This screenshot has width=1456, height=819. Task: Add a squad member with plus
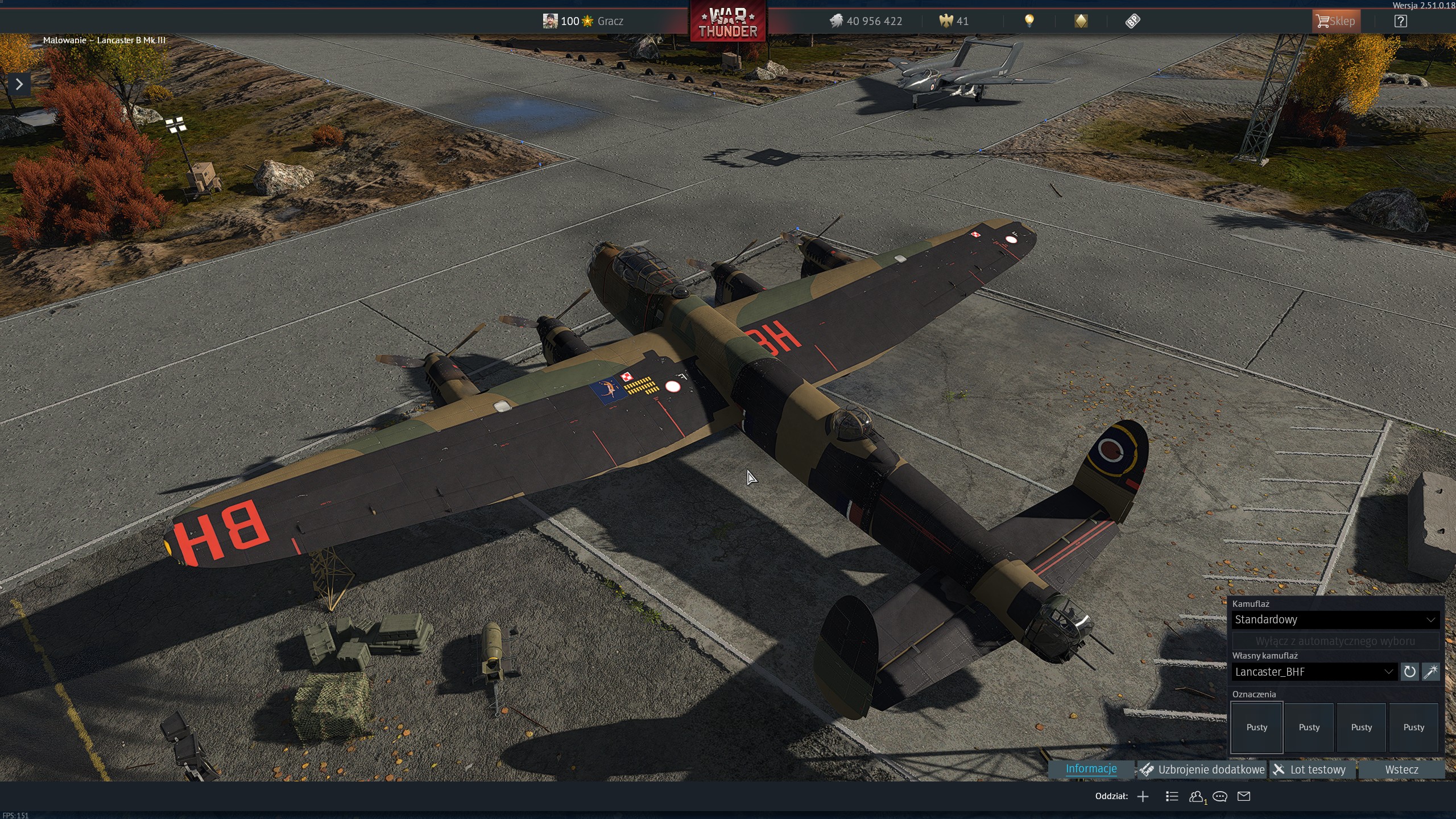tap(1143, 796)
